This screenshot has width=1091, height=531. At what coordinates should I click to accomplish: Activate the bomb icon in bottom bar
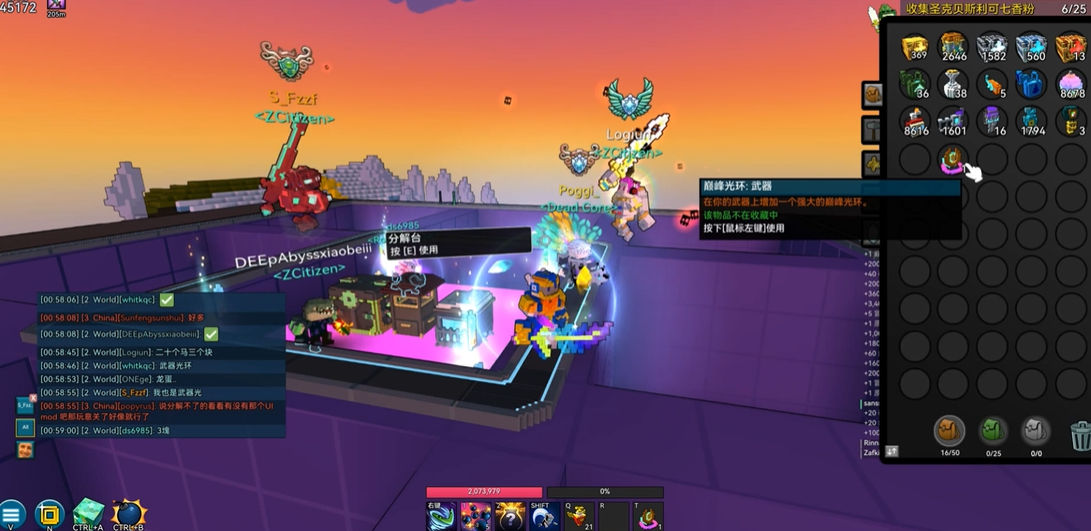(129, 514)
